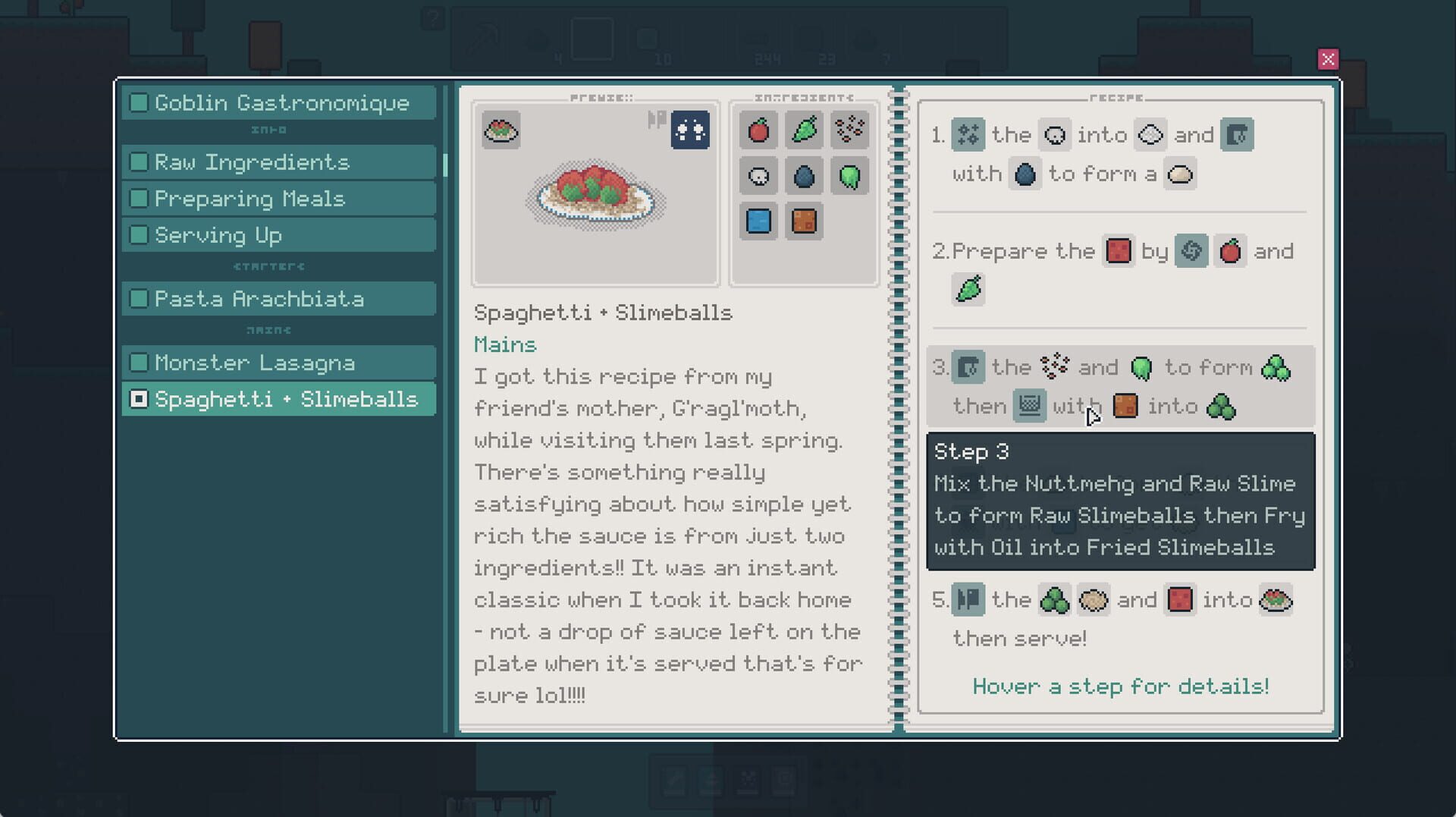Screen dimensions: 1456x817
Task: Click the green raw slime ingredient
Action: coord(849,175)
